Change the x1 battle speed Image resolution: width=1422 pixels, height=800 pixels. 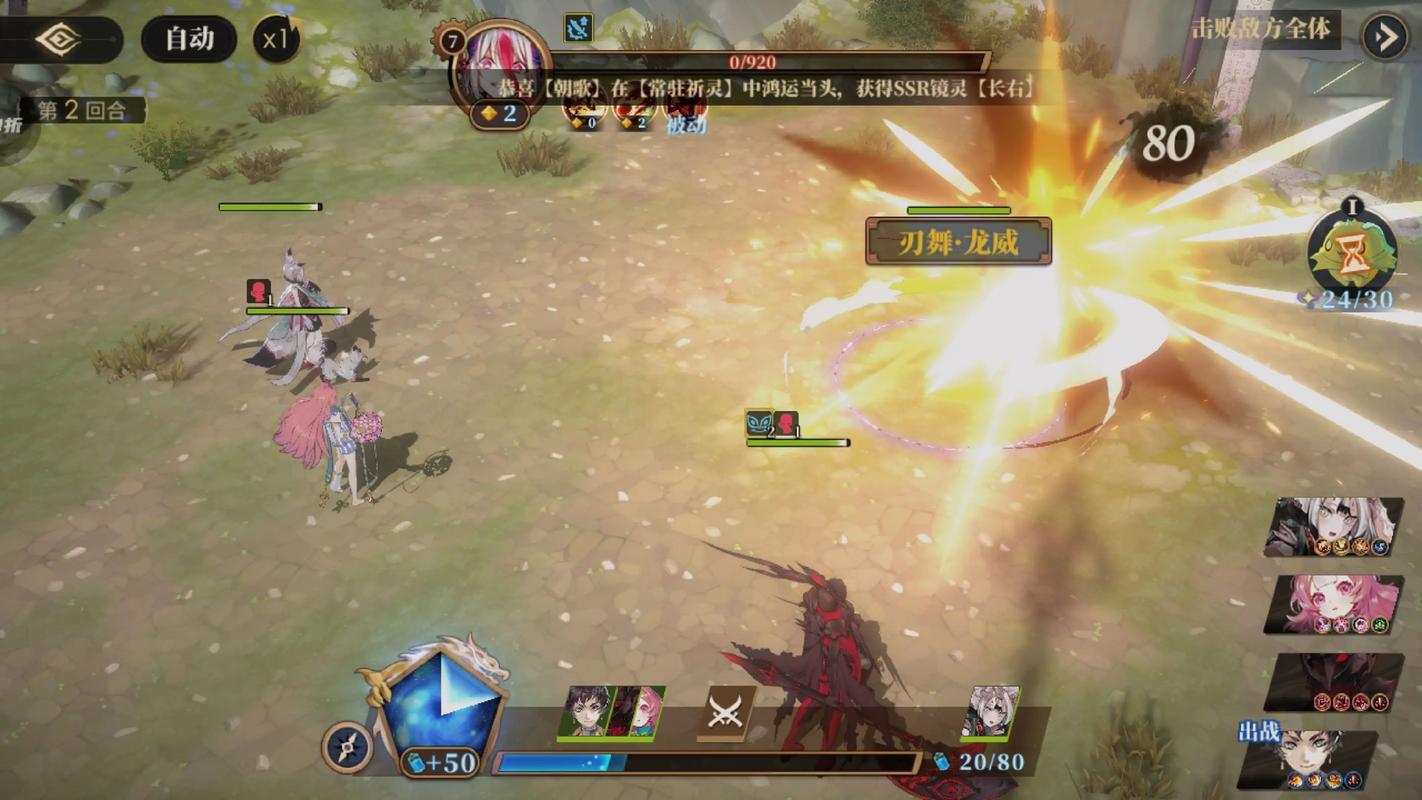tap(276, 40)
